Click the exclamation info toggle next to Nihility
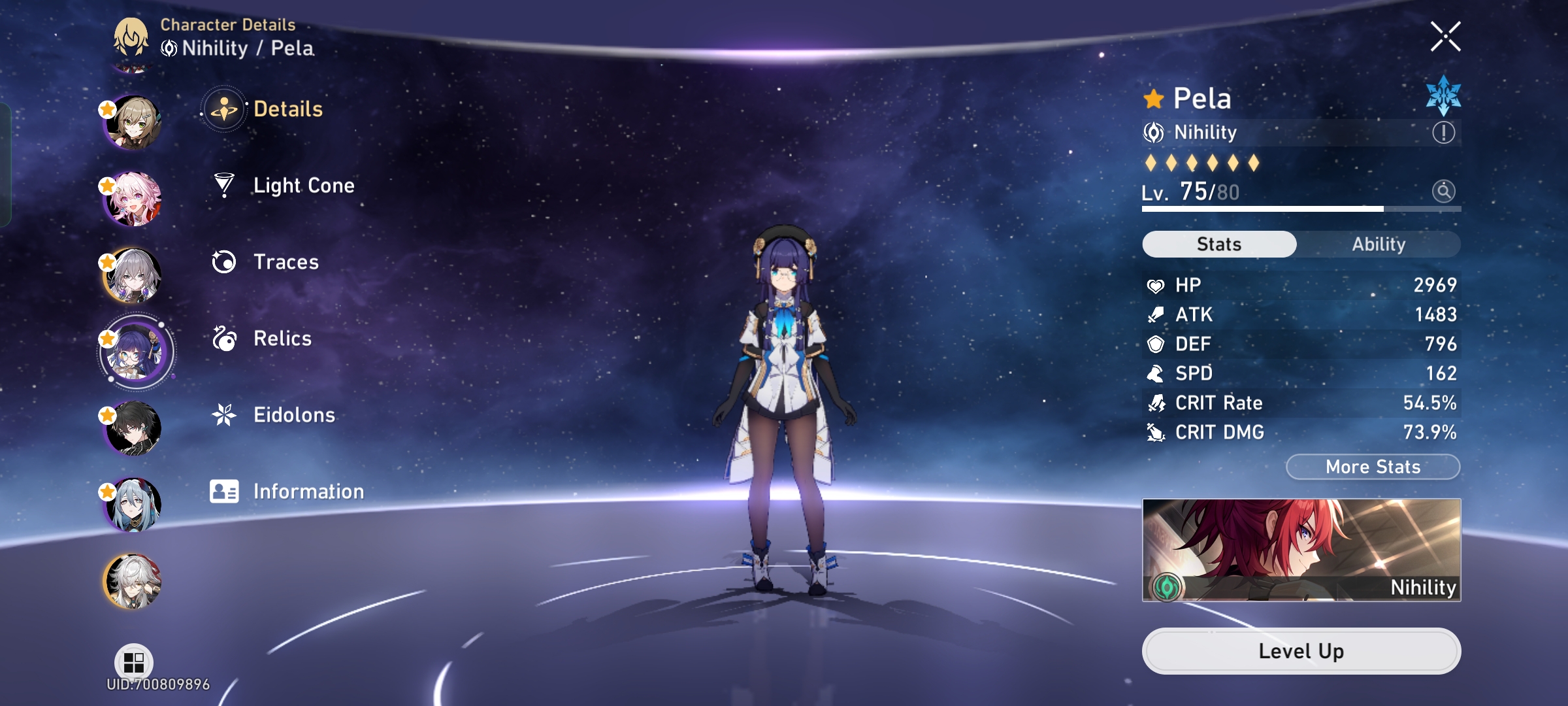The width and height of the screenshot is (1568, 706). click(x=1443, y=132)
